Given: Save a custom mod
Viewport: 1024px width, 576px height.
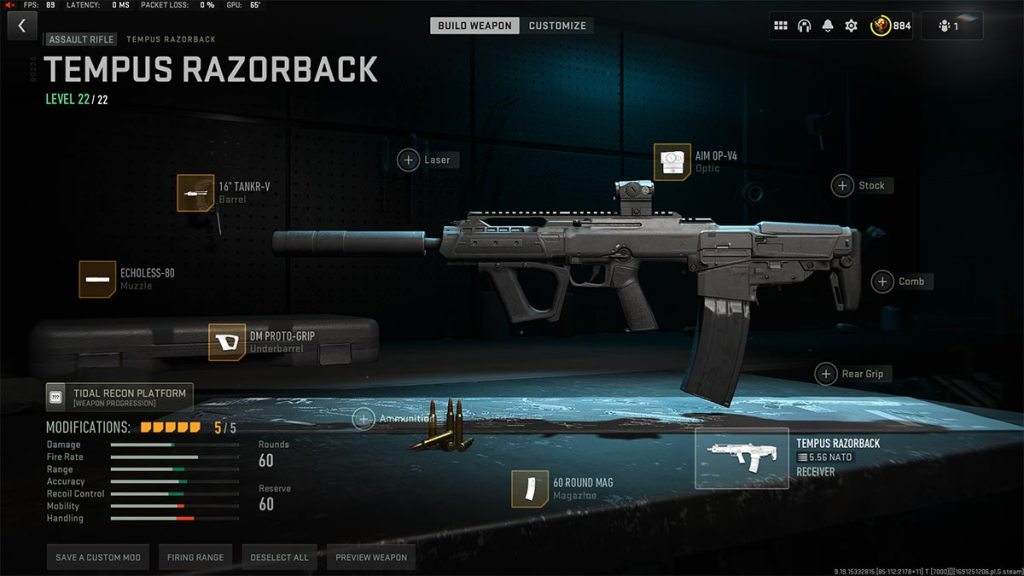Looking at the screenshot, I should [98, 557].
